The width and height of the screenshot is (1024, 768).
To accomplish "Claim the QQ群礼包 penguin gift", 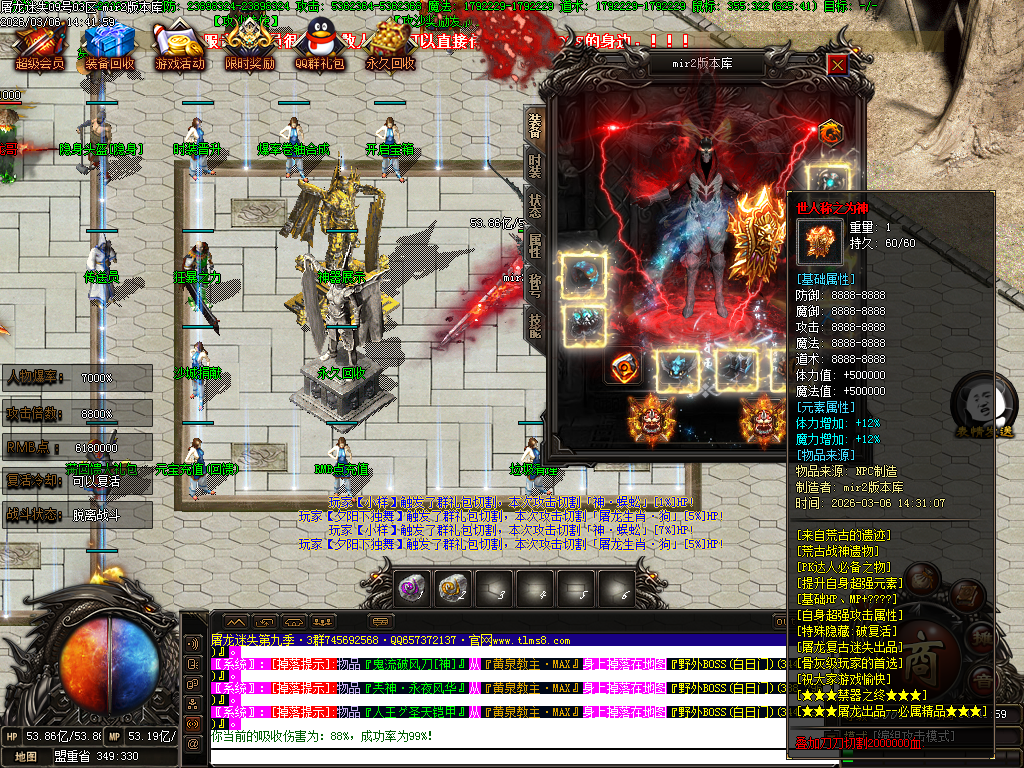I will tap(319, 45).
